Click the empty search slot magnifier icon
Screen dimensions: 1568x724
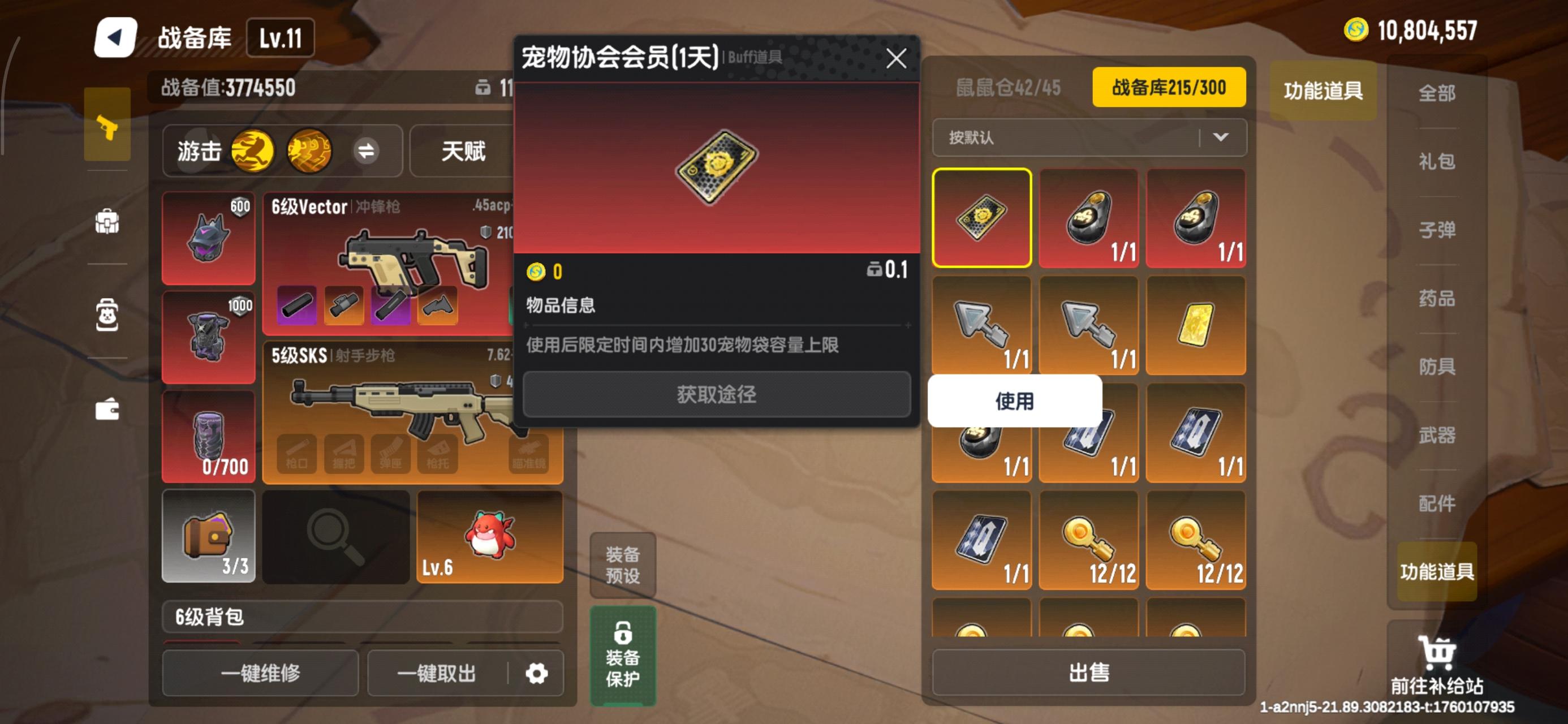(x=335, y=536)
